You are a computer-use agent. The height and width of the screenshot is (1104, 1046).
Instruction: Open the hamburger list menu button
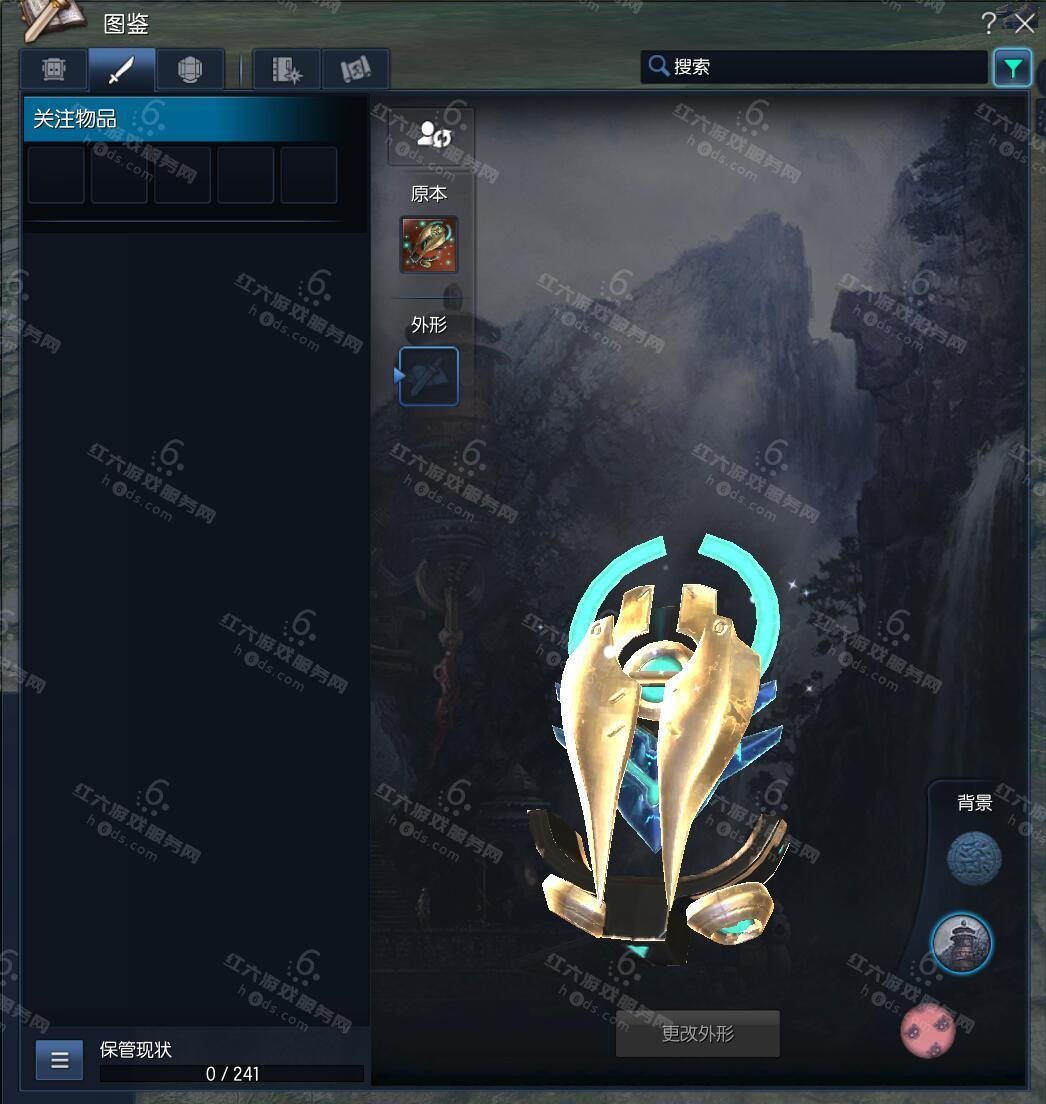[x=59, y=1060]
